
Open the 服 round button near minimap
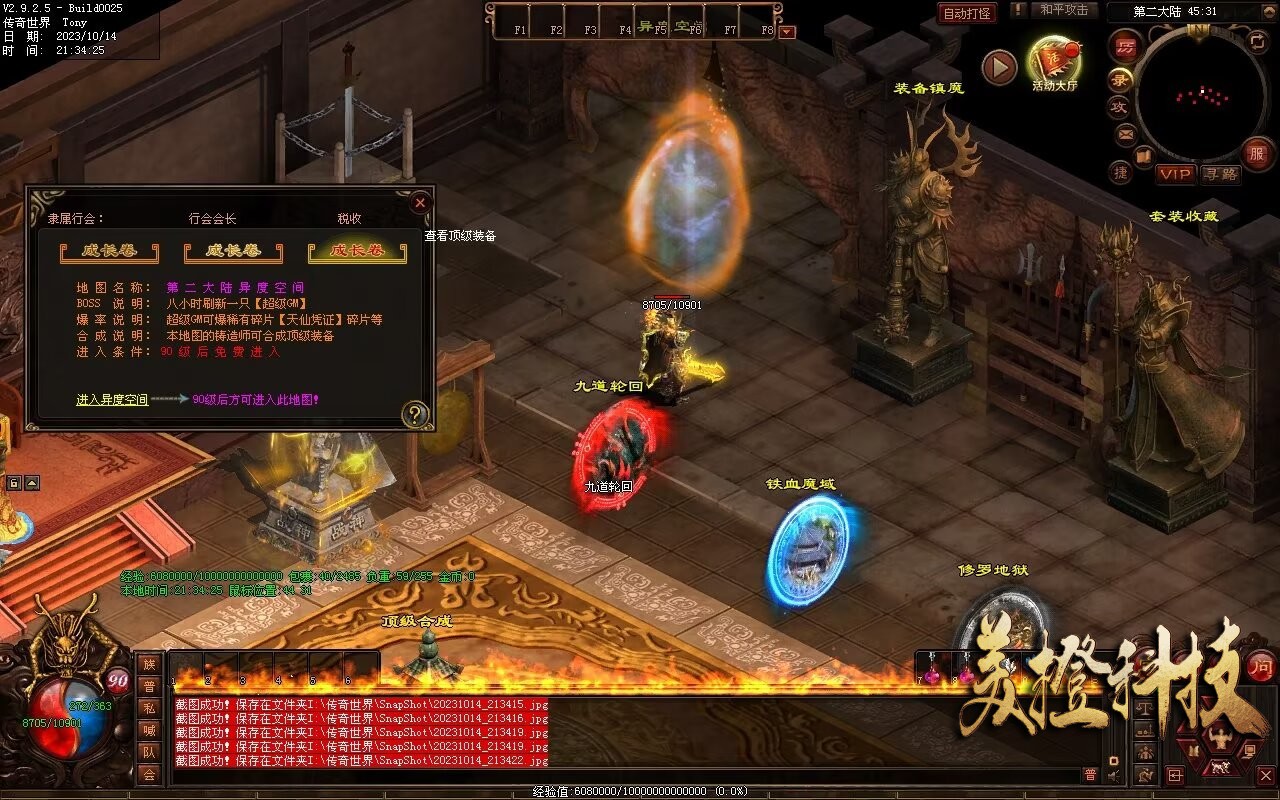point(1257,154)
